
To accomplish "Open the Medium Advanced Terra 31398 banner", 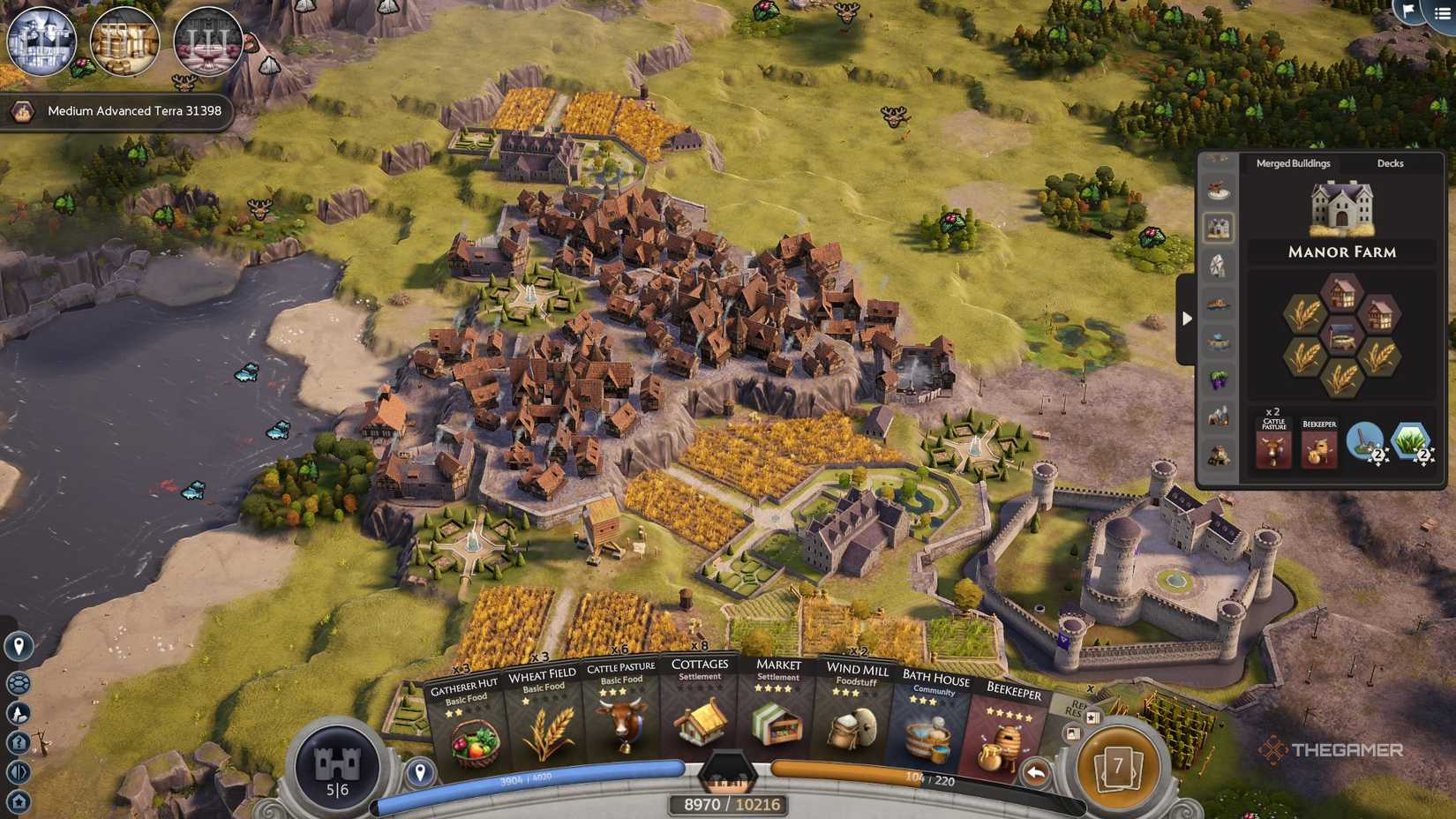I will (x=119, y=111).
